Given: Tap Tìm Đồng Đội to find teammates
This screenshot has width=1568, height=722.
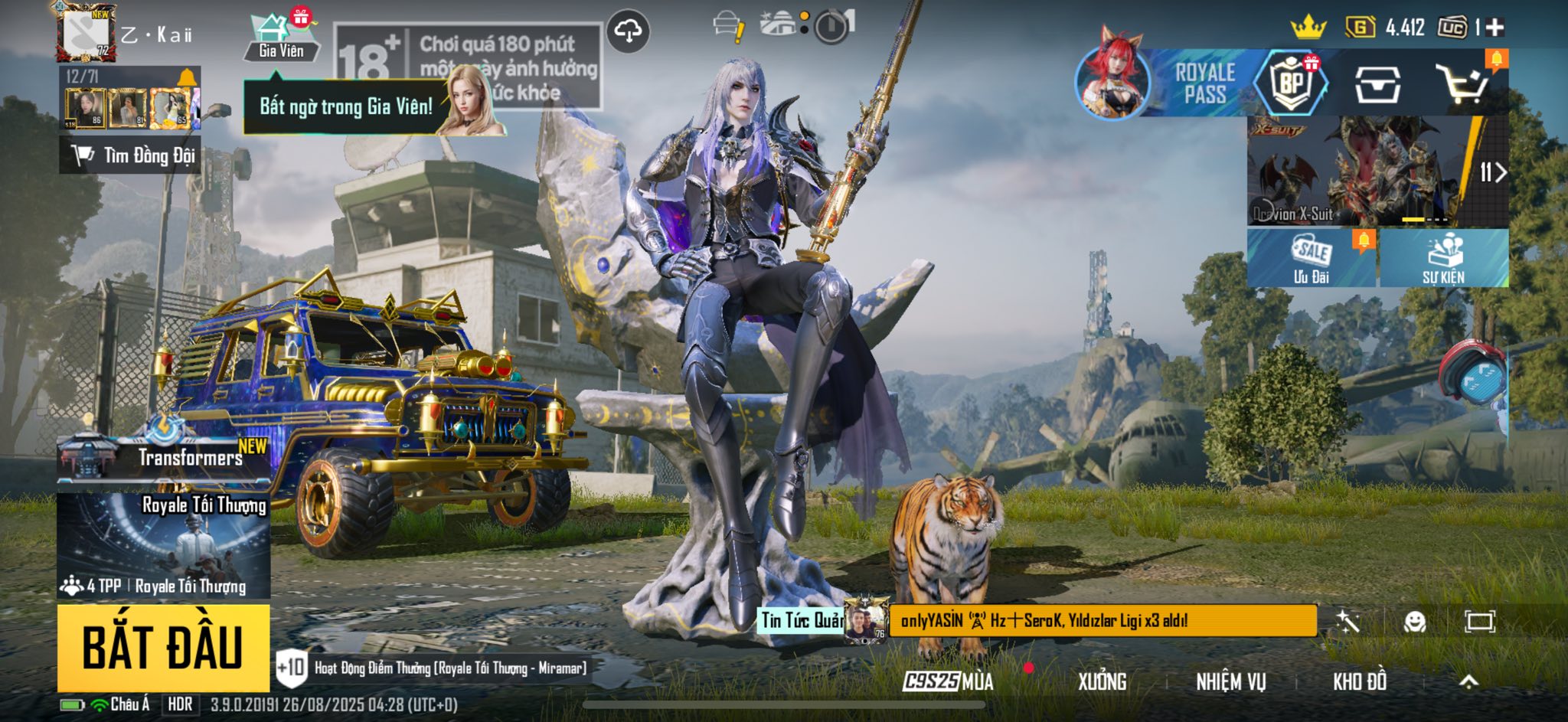Looking at the screenshot, I should (x=131, y=155).
